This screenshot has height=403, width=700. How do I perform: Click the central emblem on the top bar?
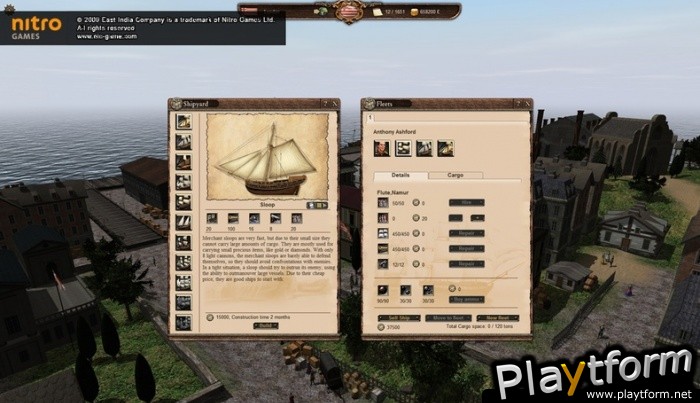(x=349, y=11)
